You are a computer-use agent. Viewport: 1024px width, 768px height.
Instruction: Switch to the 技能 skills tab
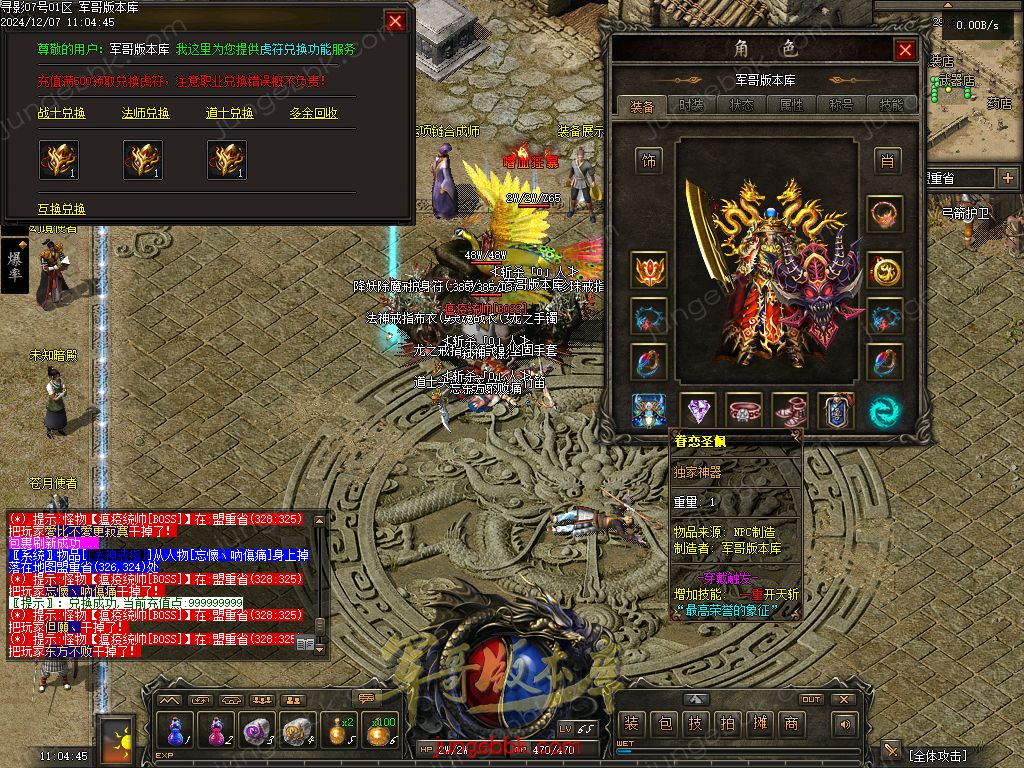(890, 105)
